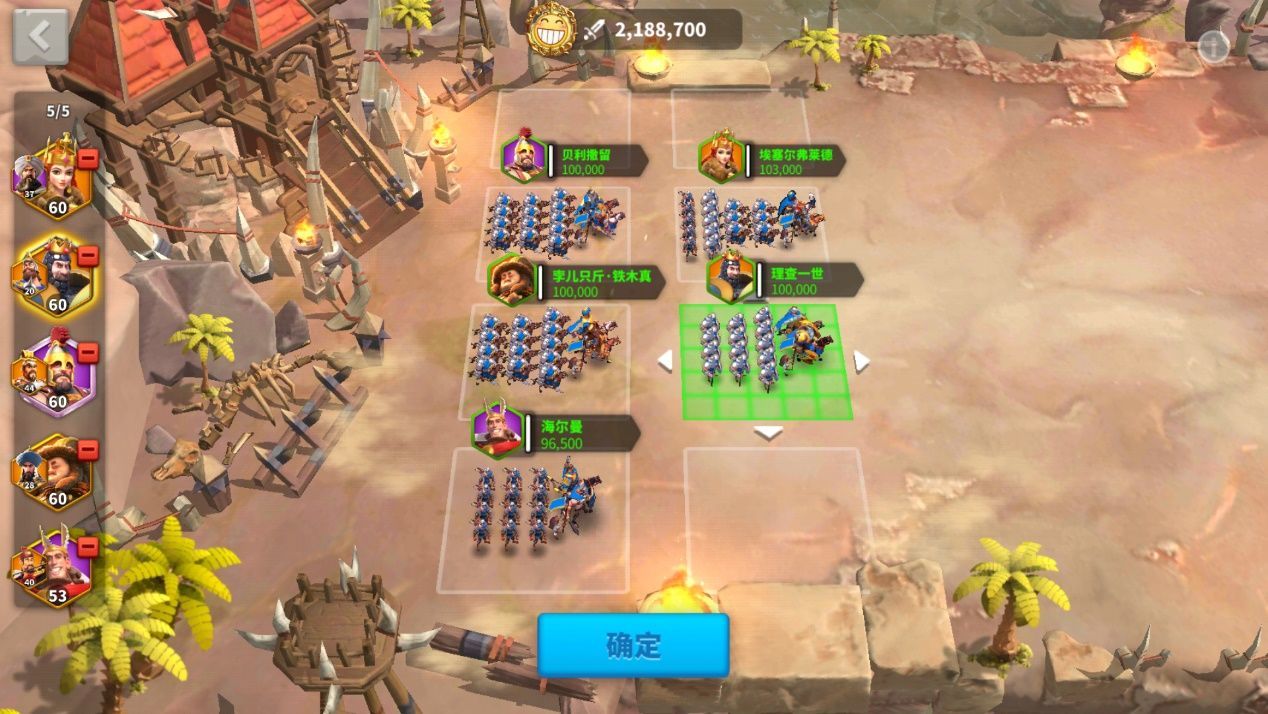Move selected troop with the down arrow

(x=767, y=432)
